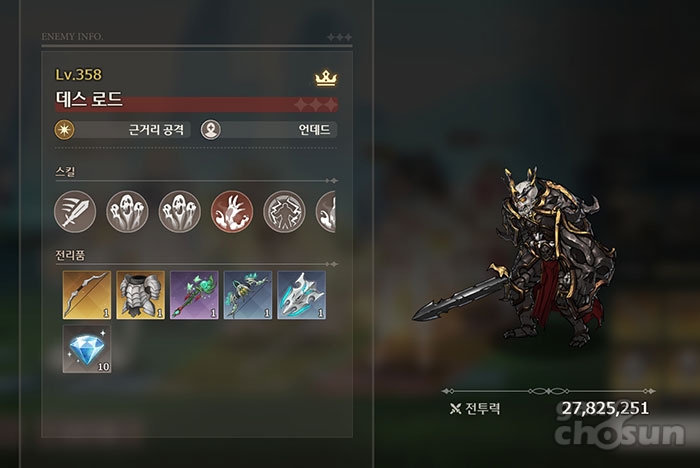700x468 pixels.
Task: Select the blue diamond reward slot
Action: [87, 349]
